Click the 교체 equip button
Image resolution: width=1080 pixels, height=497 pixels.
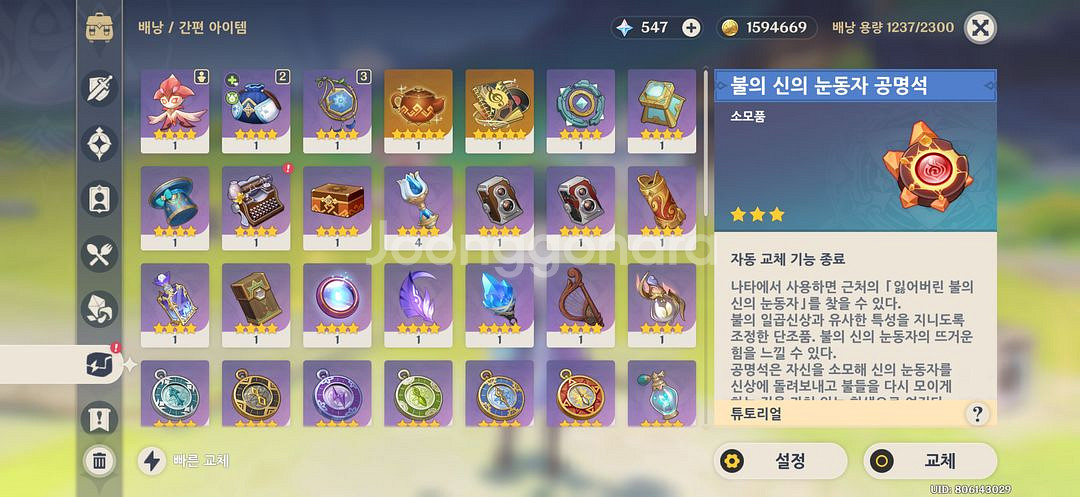929,461
